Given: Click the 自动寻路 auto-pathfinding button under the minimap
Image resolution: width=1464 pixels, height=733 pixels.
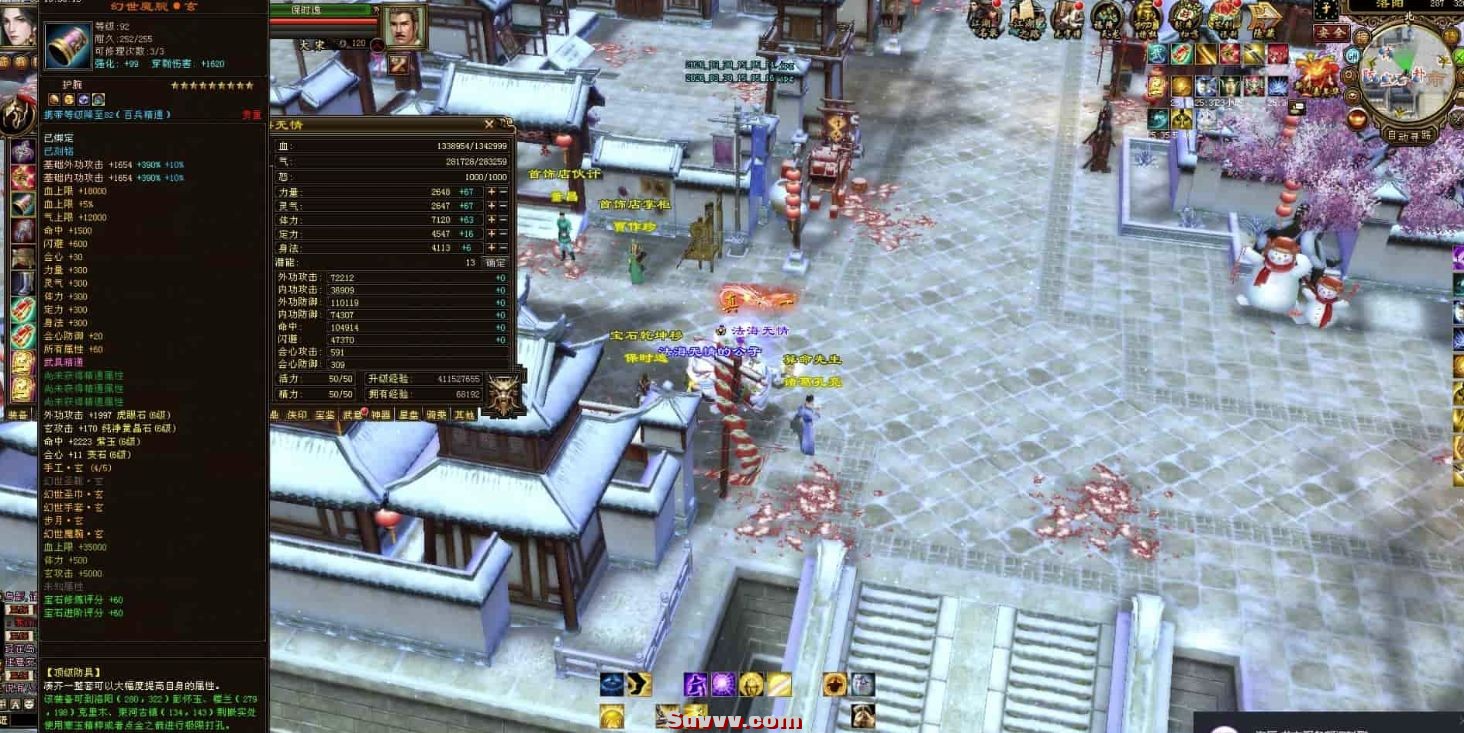Looking at the screenshot, I should point(1410,135).
